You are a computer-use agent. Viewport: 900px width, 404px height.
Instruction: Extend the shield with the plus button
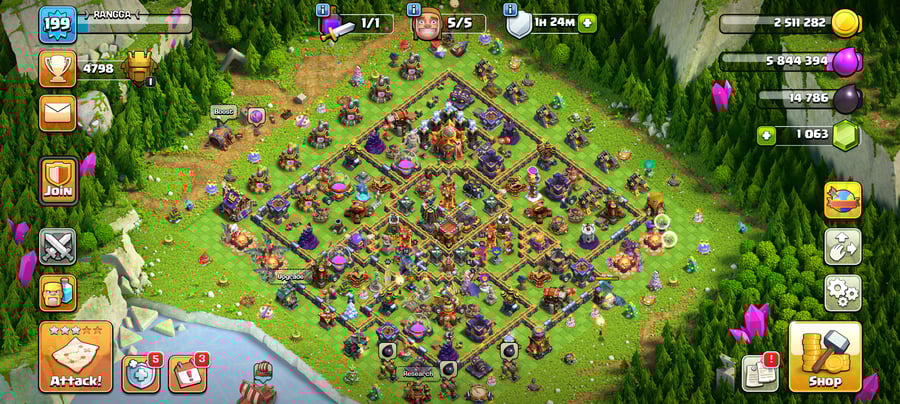pyautogui.click(x=586, y=23)
